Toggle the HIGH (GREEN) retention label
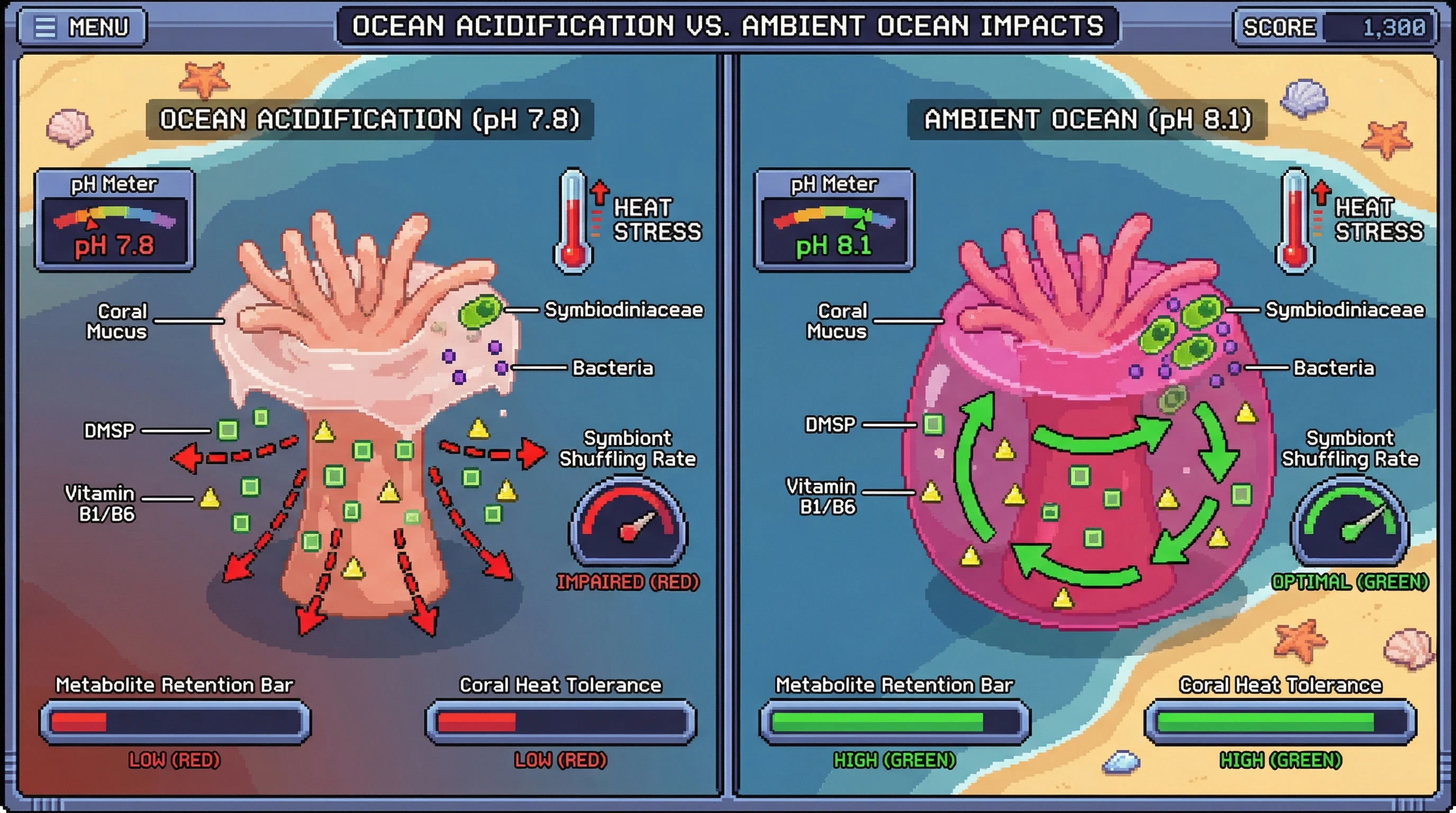This screenshot has width=1456, height=813. point(894,761)
